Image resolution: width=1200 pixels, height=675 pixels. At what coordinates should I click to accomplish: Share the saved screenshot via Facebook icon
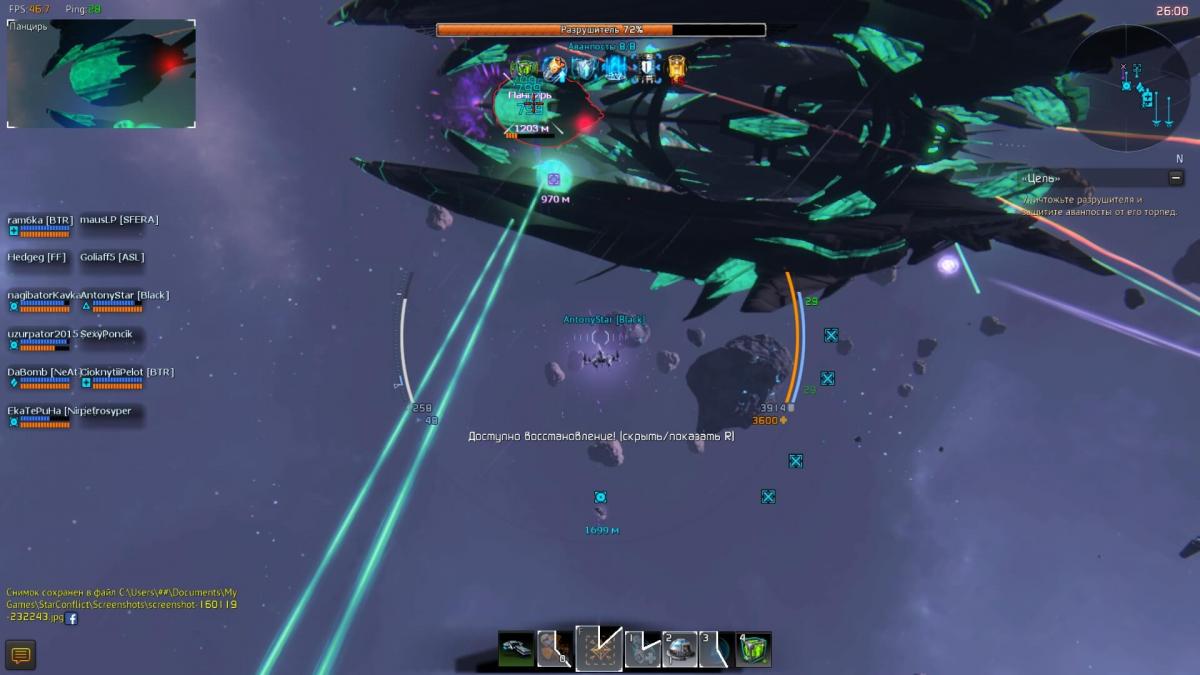point(71,618)
